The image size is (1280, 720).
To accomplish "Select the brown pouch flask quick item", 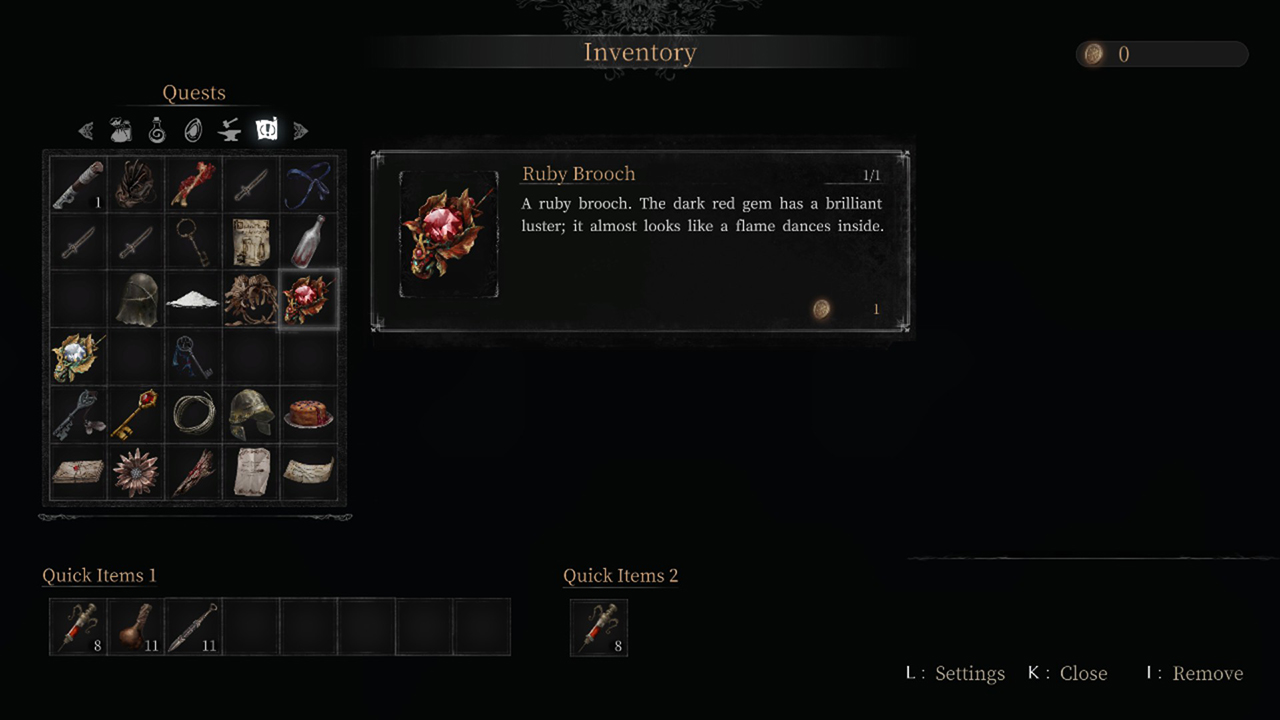I will pos(136,627).
